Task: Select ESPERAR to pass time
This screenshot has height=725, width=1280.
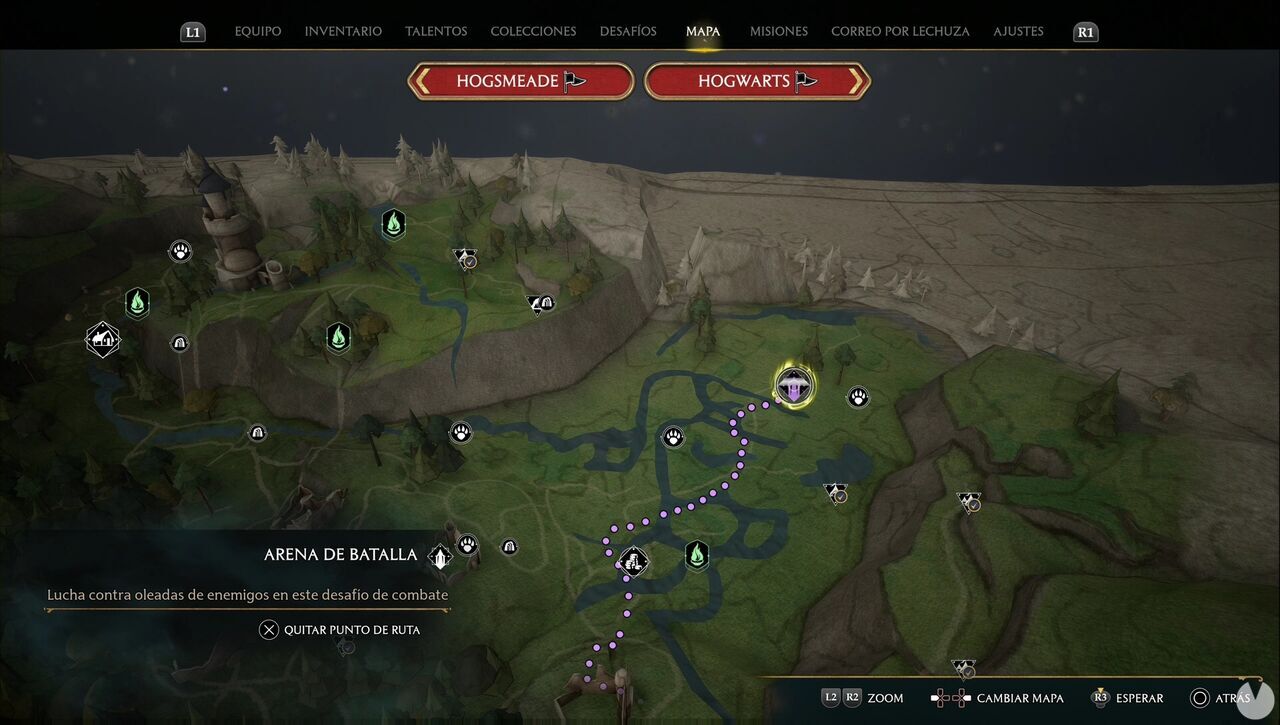Action: [1138, 698]
